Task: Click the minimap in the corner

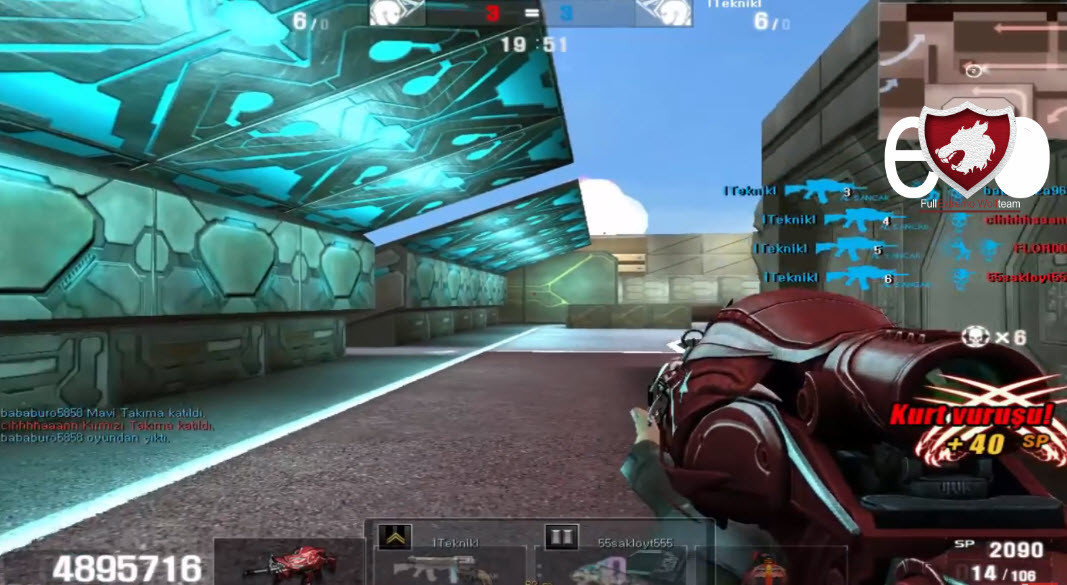Action: pos(972,60)
